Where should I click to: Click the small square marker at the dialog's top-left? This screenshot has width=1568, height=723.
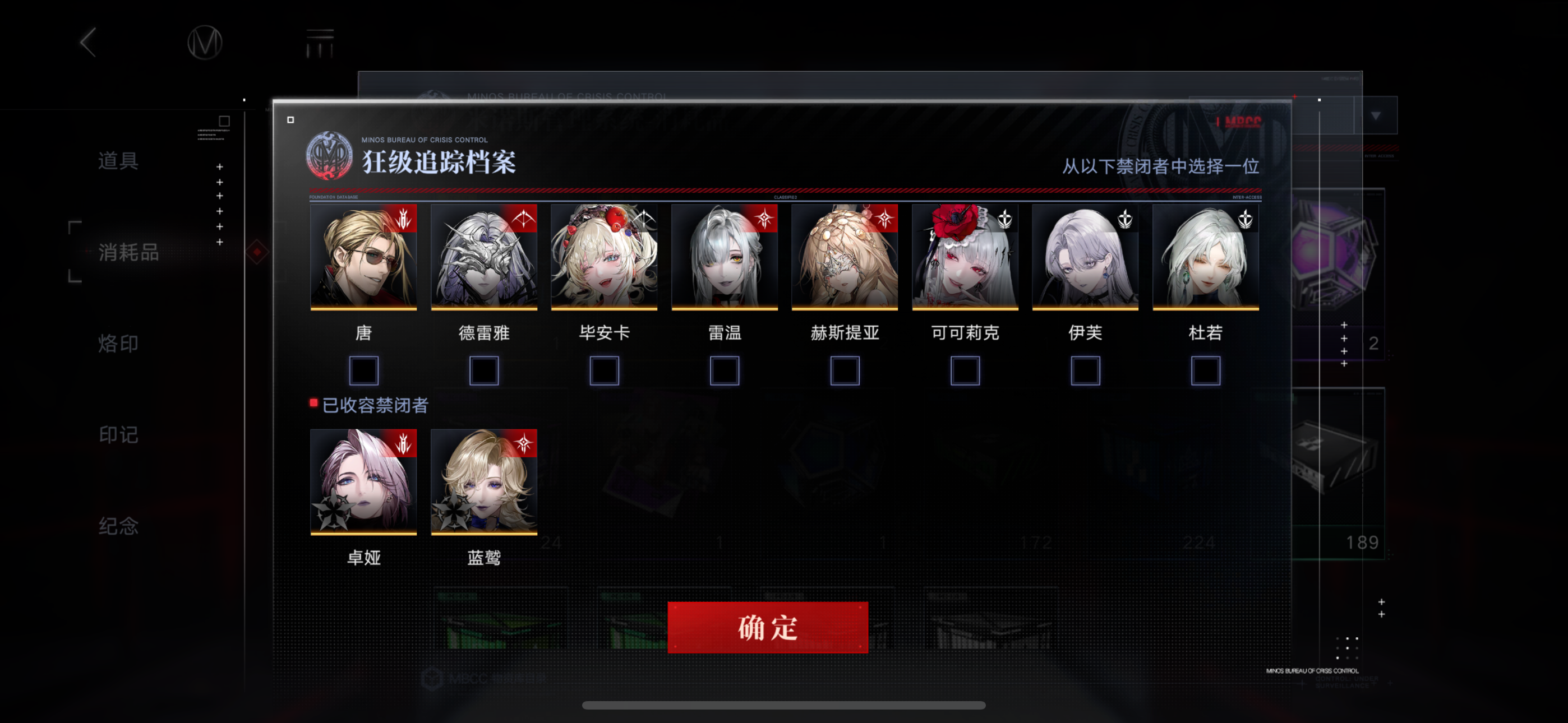pyautogui.click(x=290, y=121)
